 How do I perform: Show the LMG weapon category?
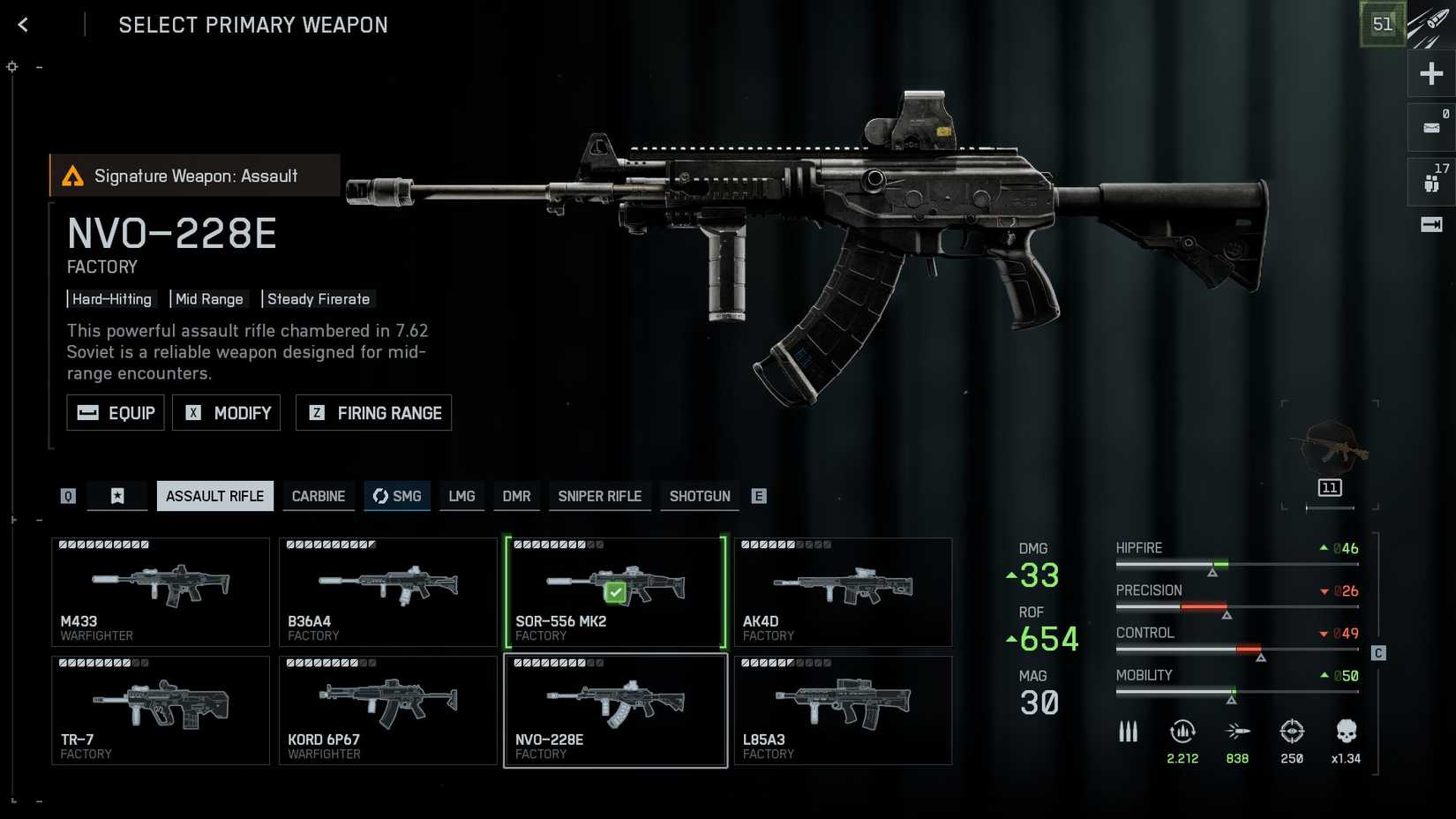pyautogui.click(x=462, y=496)
